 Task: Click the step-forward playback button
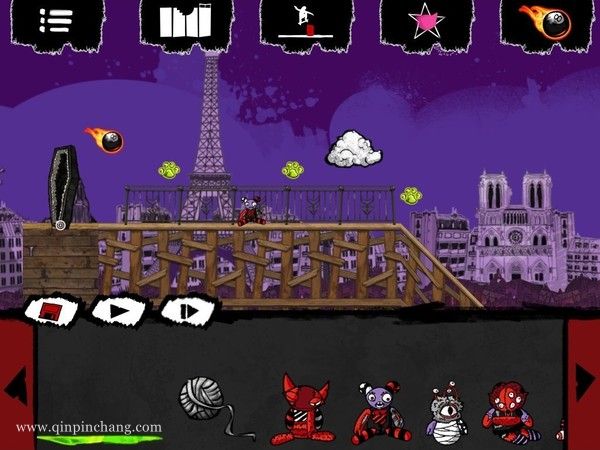187,310
